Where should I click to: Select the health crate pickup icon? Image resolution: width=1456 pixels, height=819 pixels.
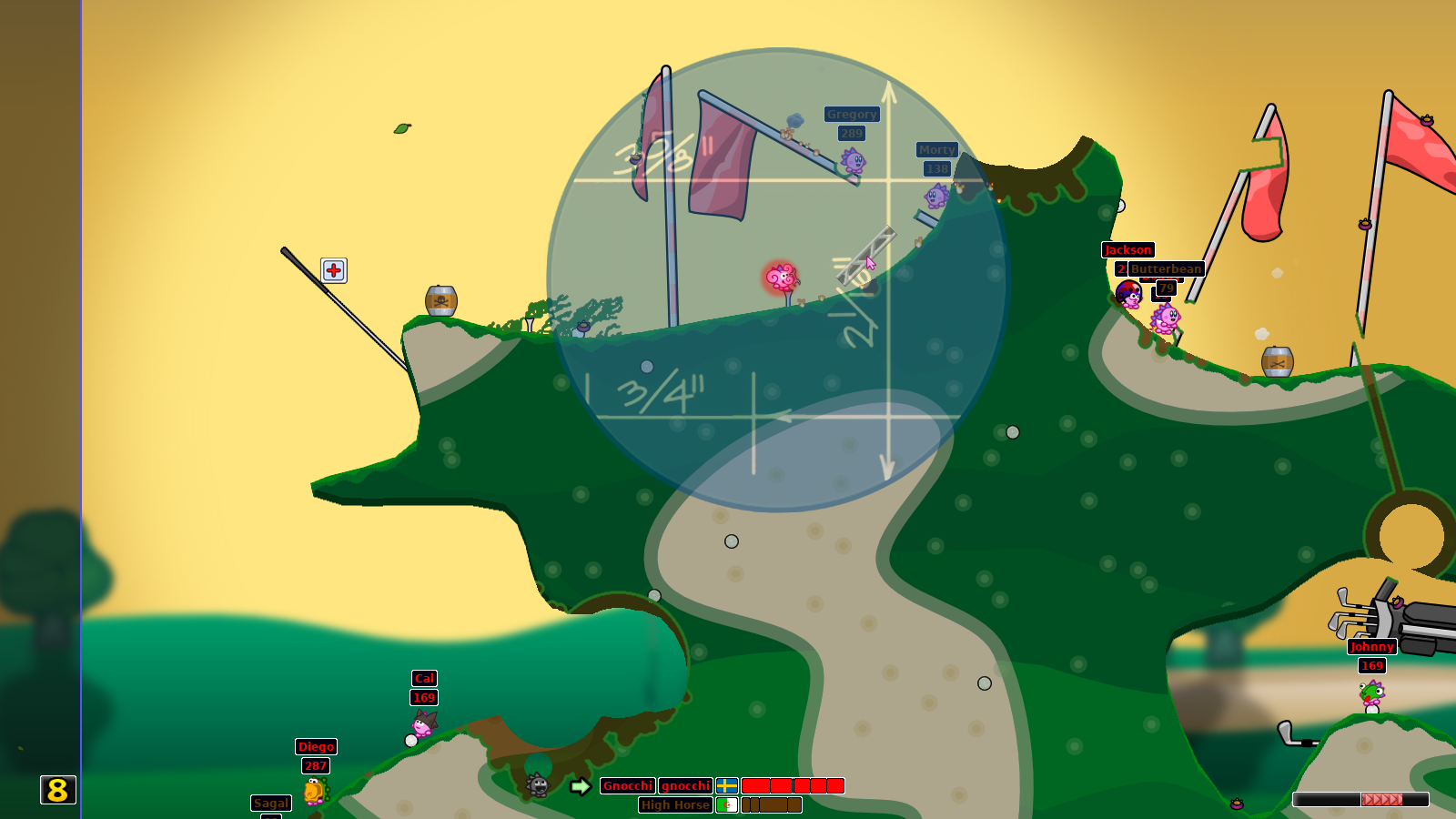tap(332, 270)
